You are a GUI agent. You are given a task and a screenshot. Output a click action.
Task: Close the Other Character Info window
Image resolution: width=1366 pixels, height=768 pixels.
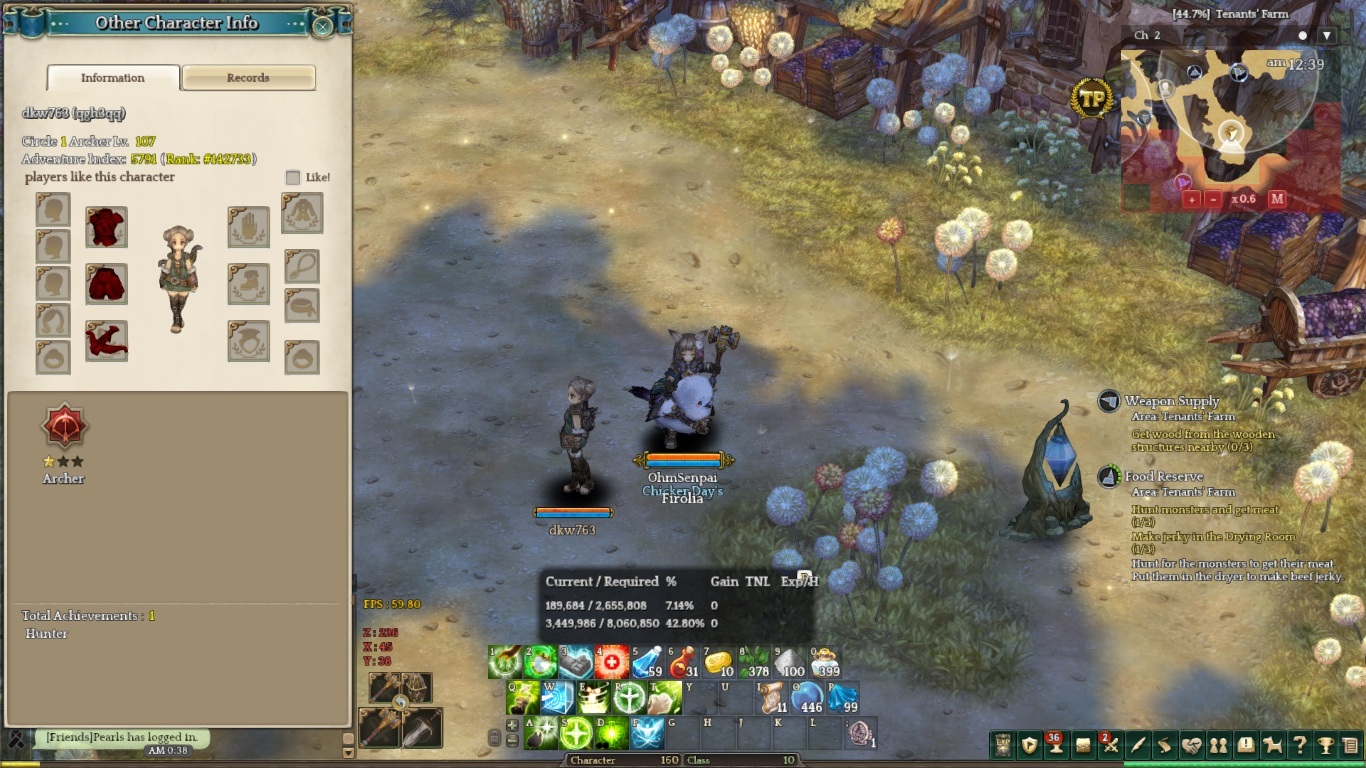(x=322, y=25)
